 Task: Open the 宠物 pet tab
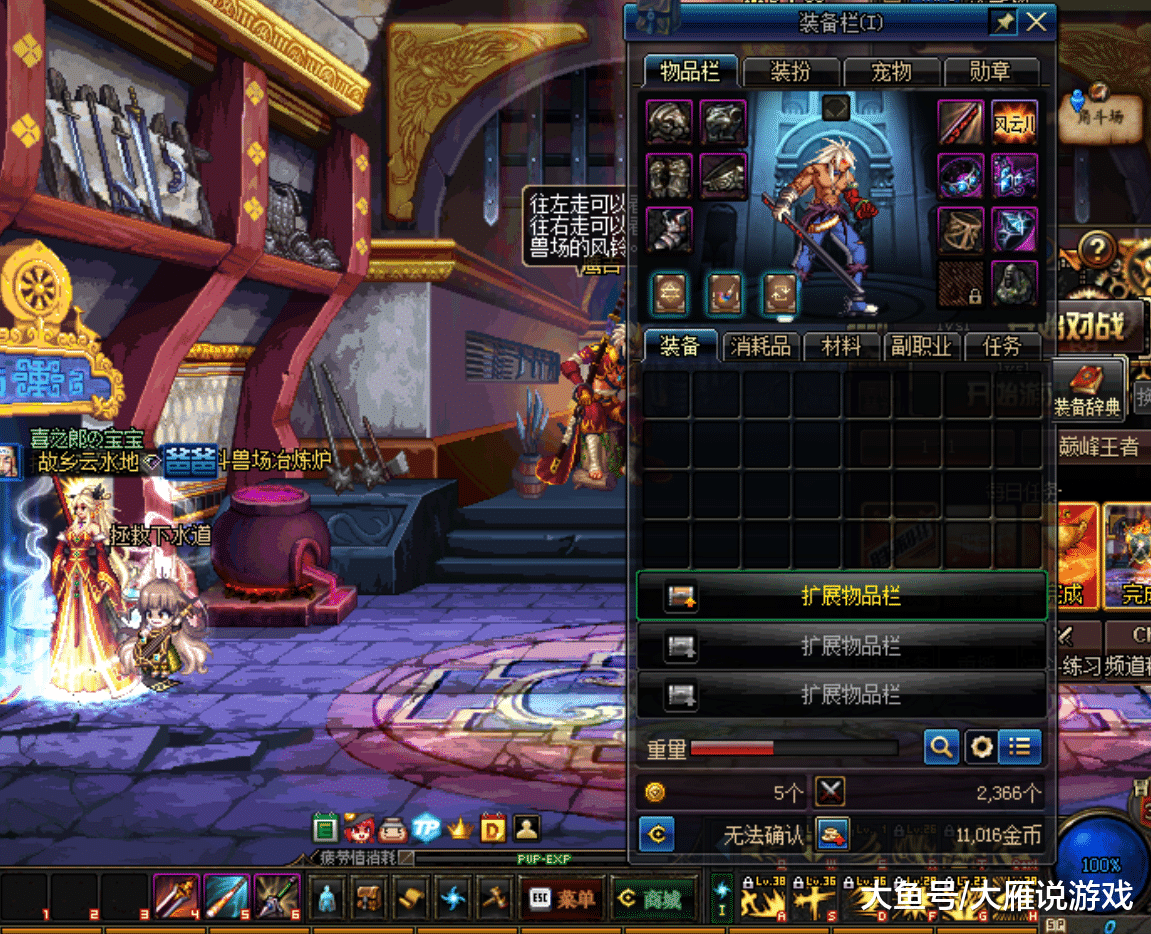pyautogui.click(x=892, y=72)
